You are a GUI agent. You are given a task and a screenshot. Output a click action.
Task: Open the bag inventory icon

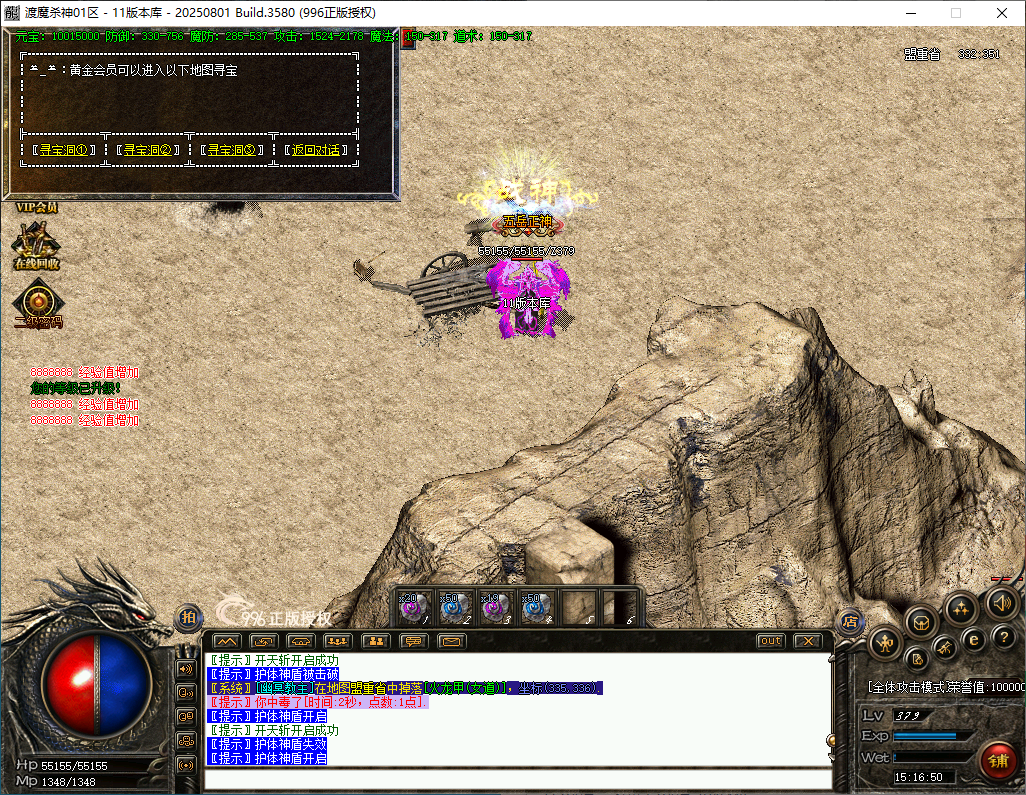point(921,623)
